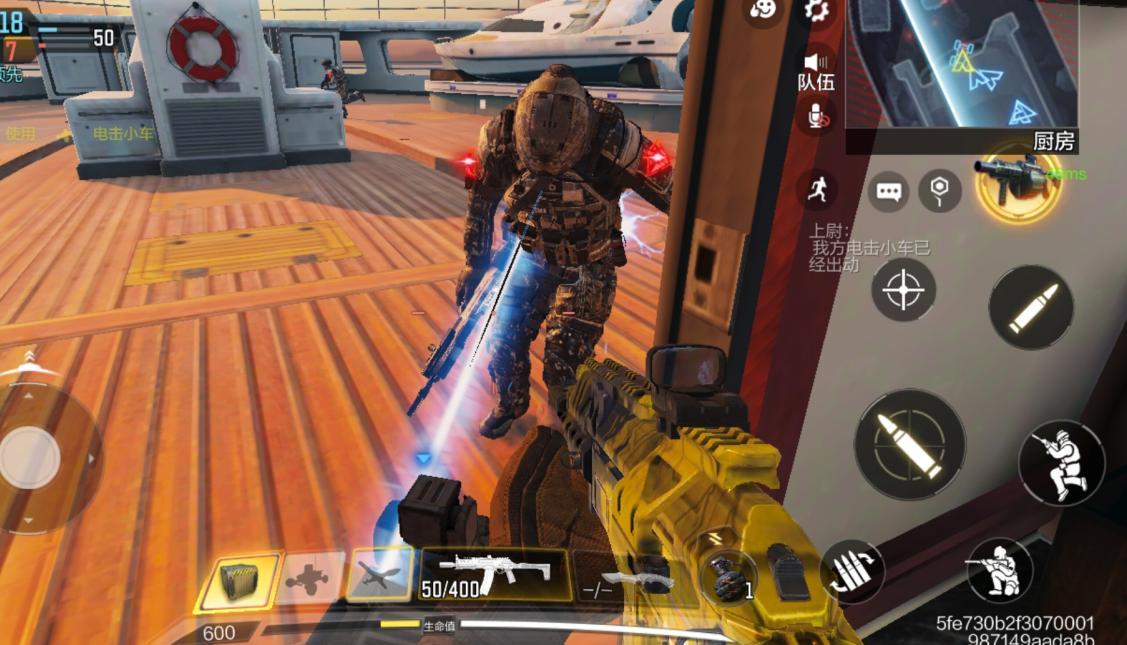Screen dimensions: 1127x645
Task: Select the primary rifle weapon slot
Action: (x=495, y=575)
